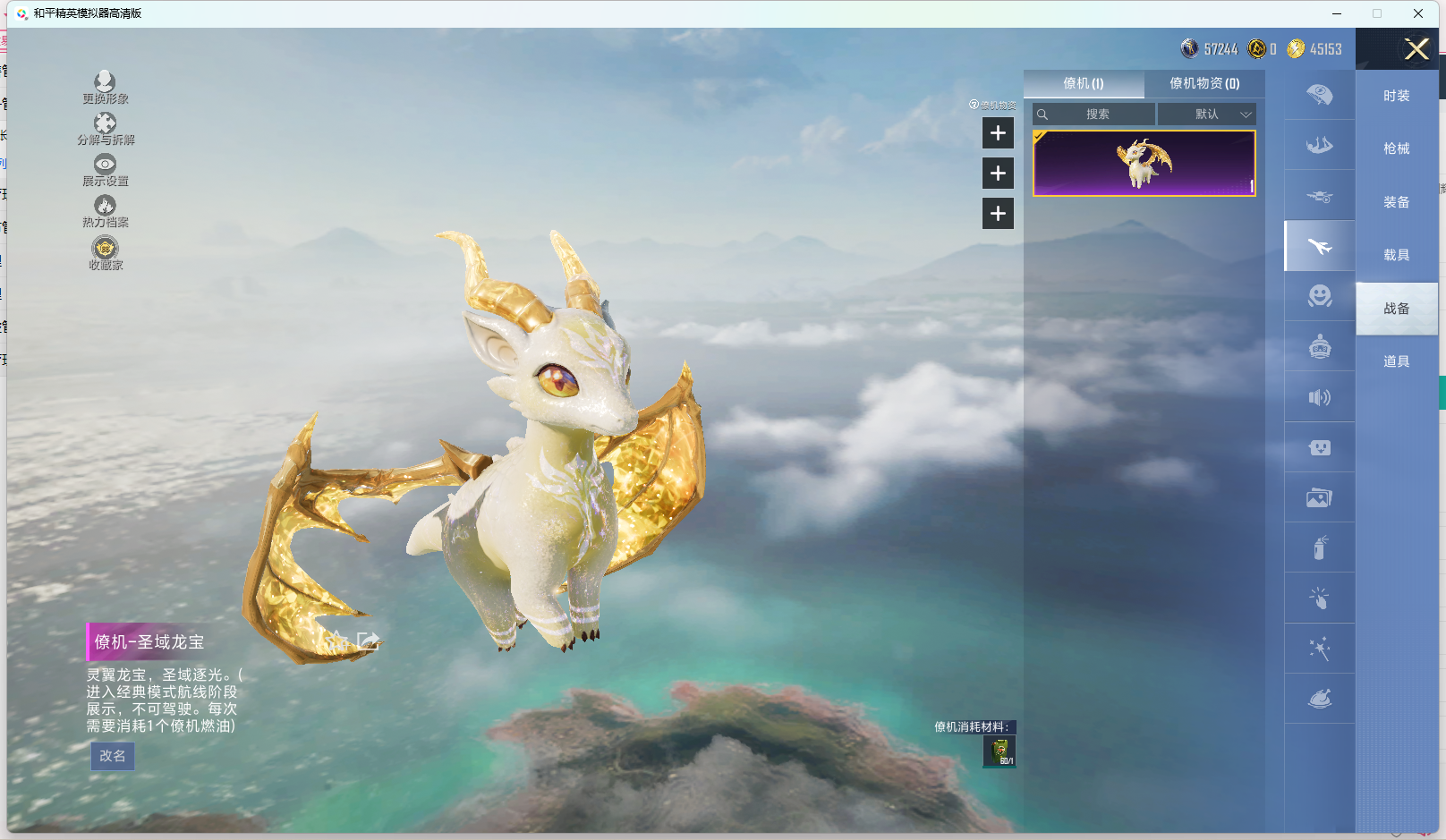Select the 圣域龙宝 dragon thumbnail
Screen dimensions: 1446x840
click(1144, 163)
